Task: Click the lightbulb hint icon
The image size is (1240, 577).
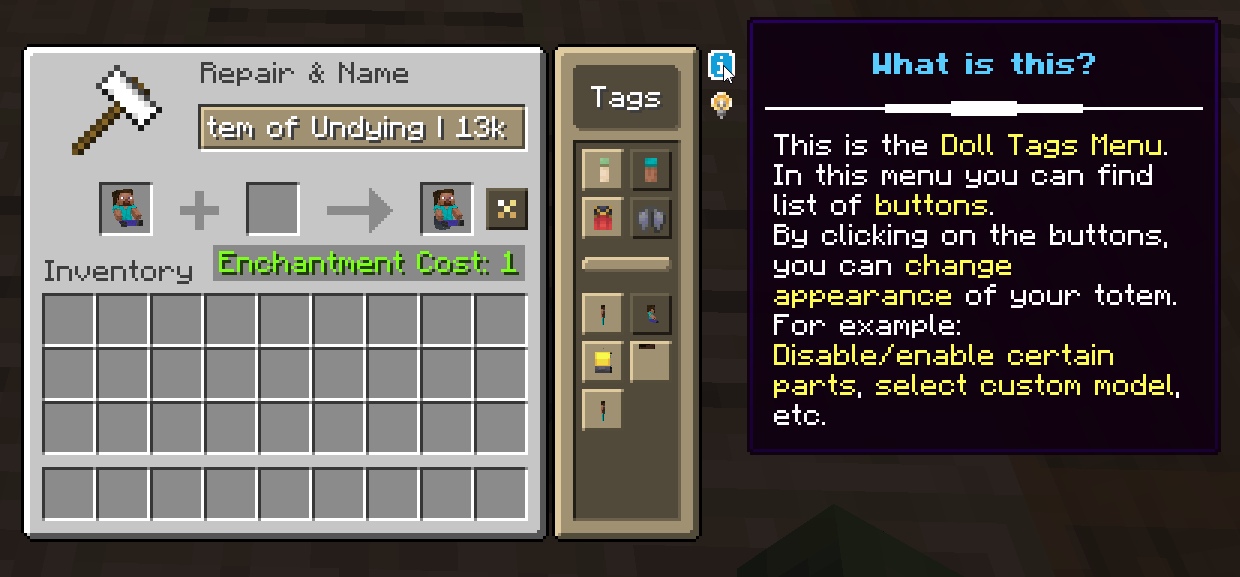Action: (x=721, y=104)
